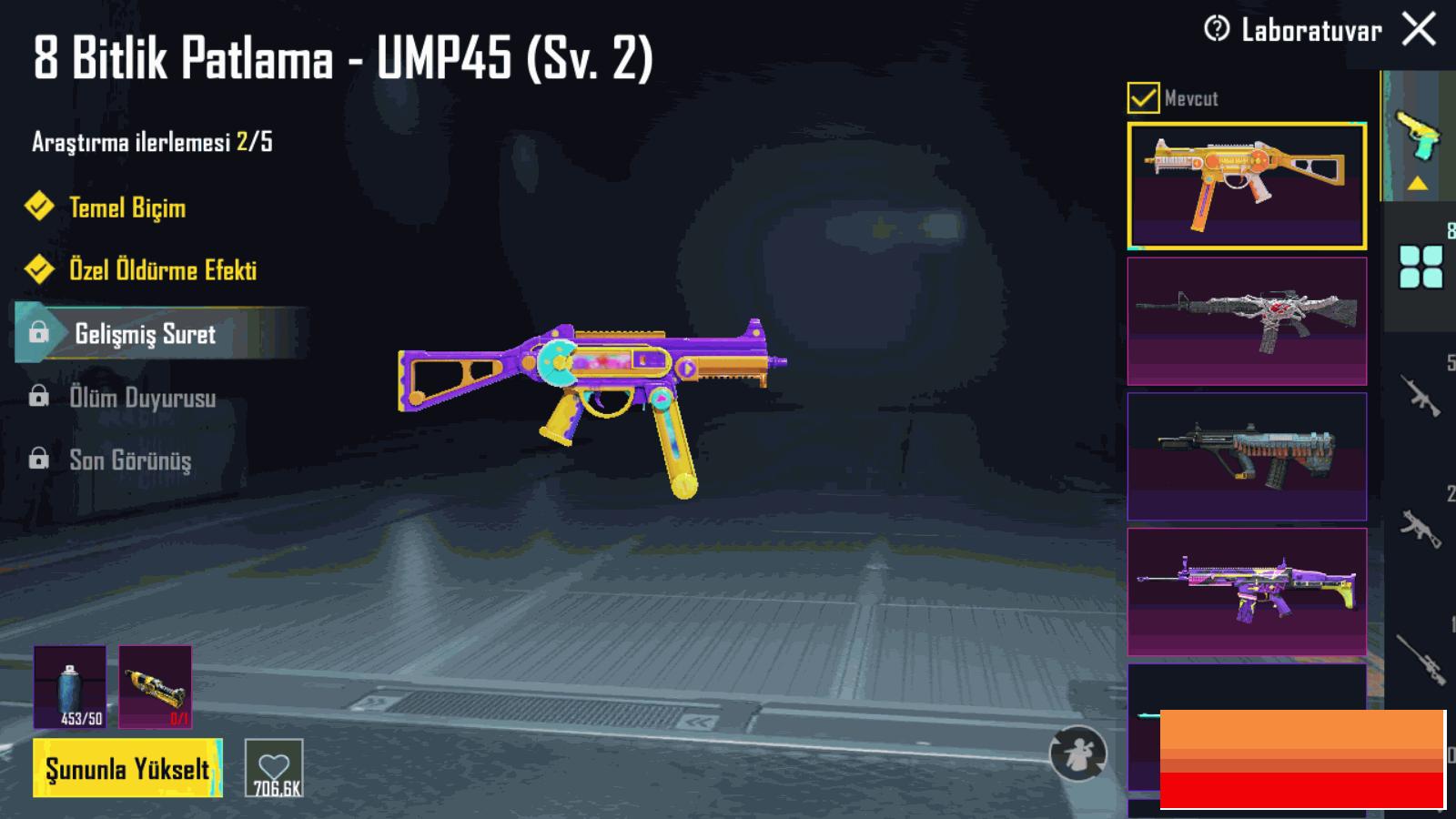Open the Özel Öldürme Efekti stage
Image resolution: width=1456 pixels, height=819 pixels.
click(162, 270)
